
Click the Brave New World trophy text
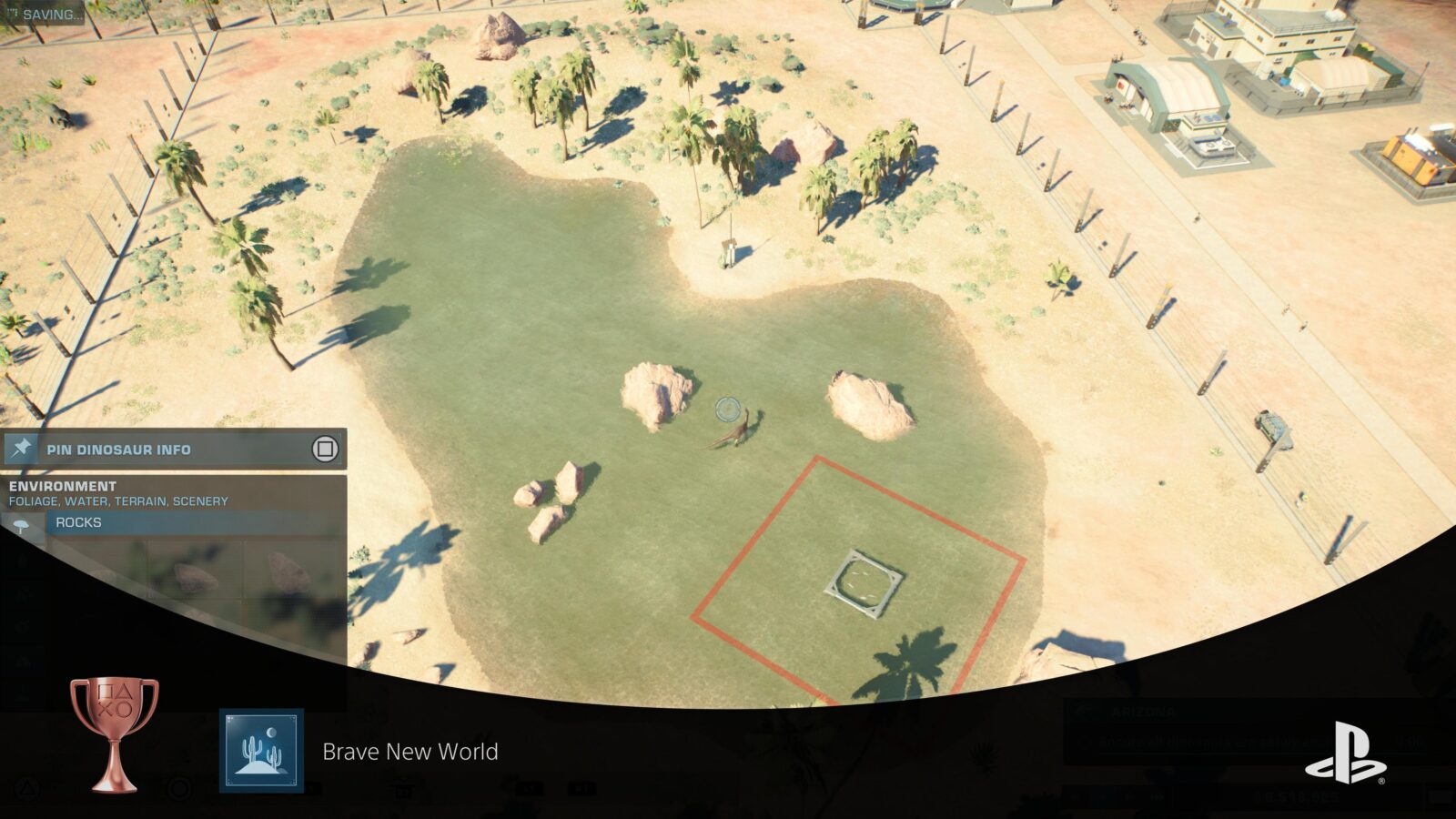pos(408,752)
